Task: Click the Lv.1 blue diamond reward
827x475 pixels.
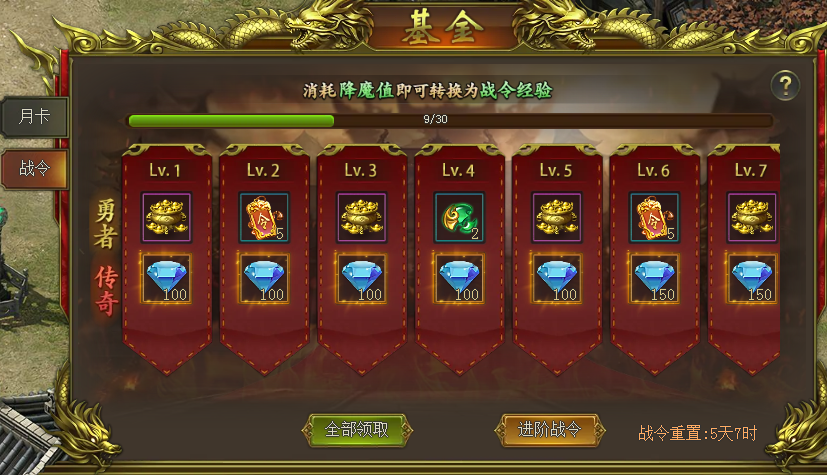Action: tap(164, 279)
